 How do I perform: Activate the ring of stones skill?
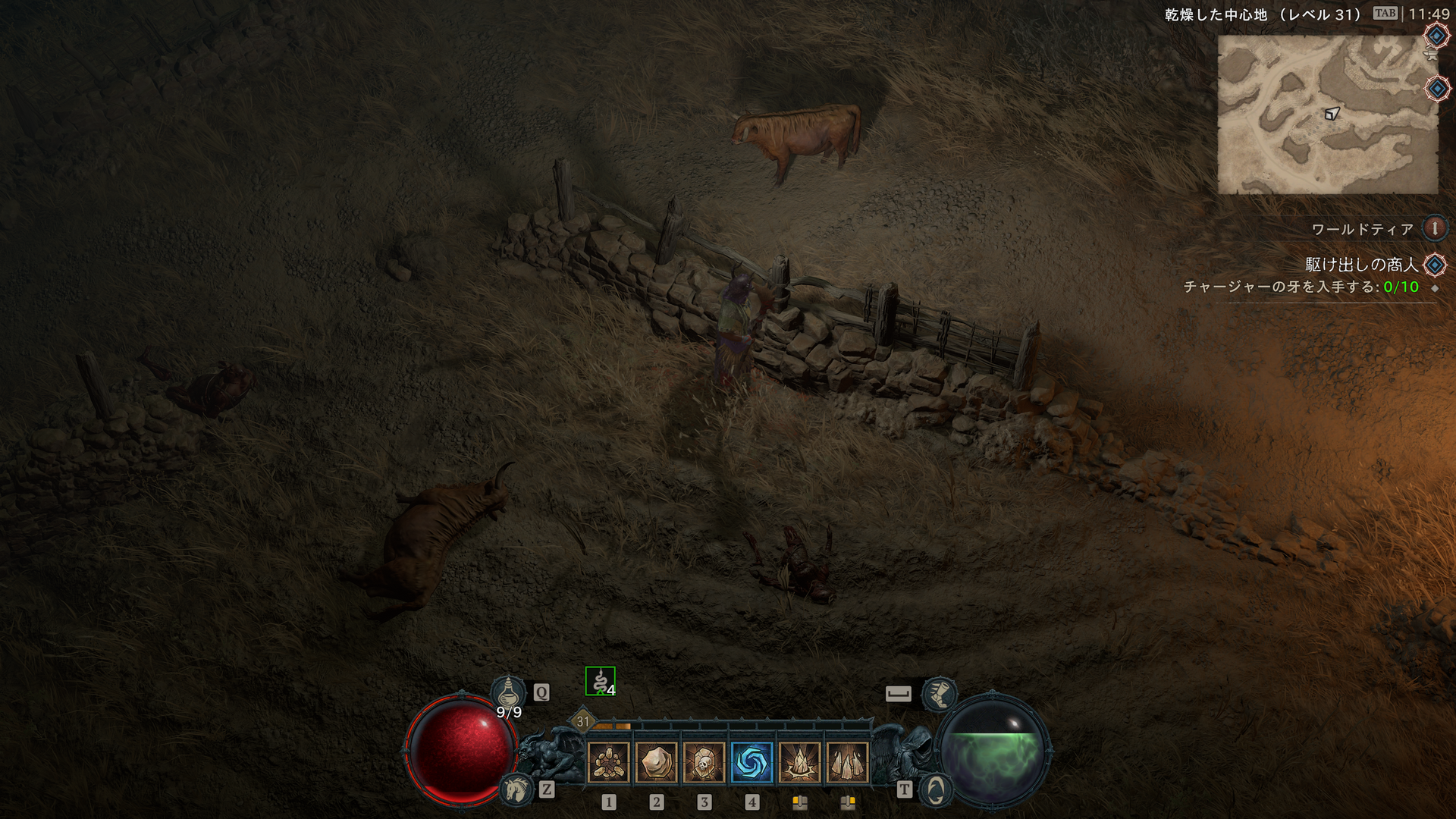pyautogui.click(x=608, y=762)
